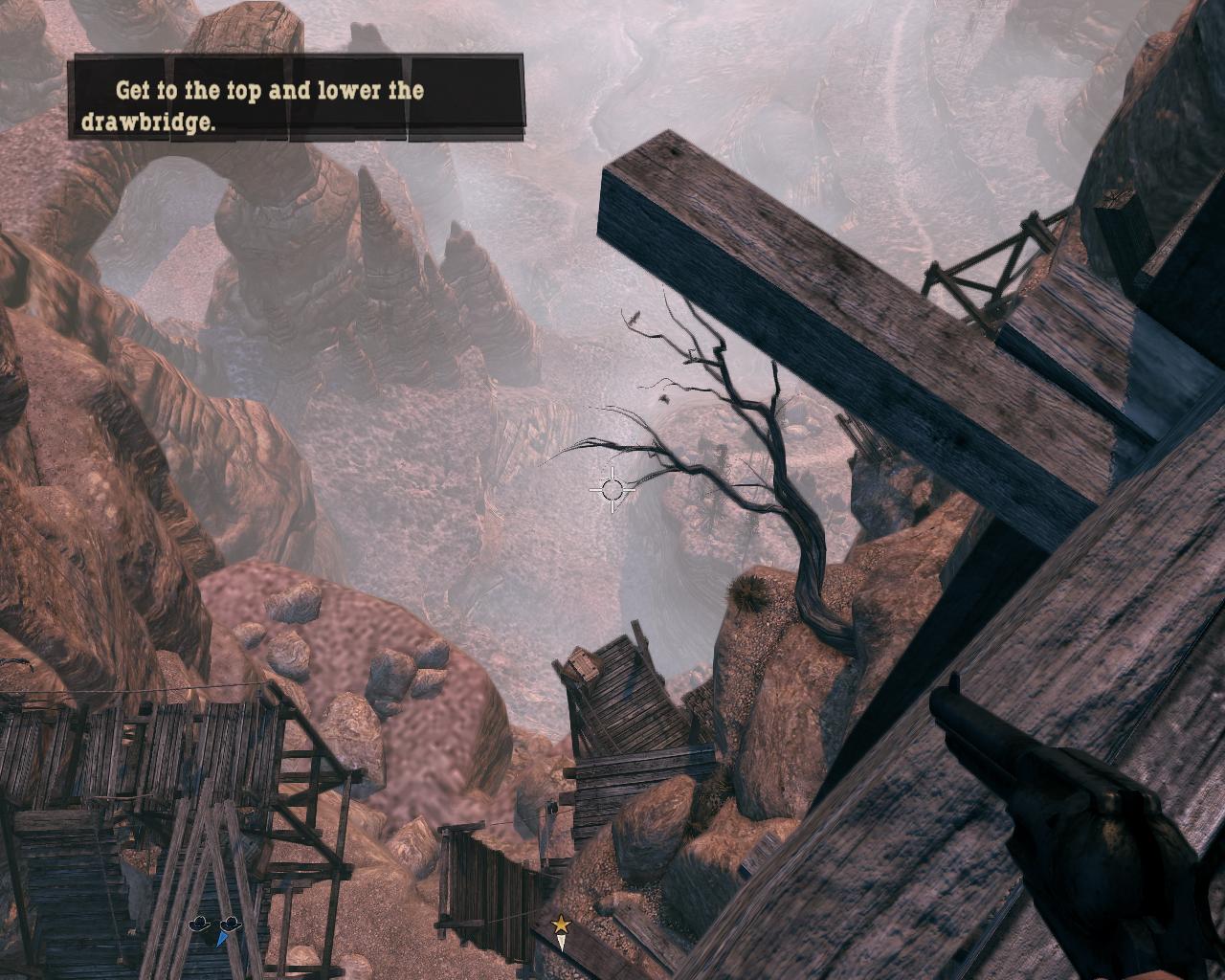This screenshot has height=980, width=1225.
Task: Click the drawbridge objective message box
Action: (298, 99)
